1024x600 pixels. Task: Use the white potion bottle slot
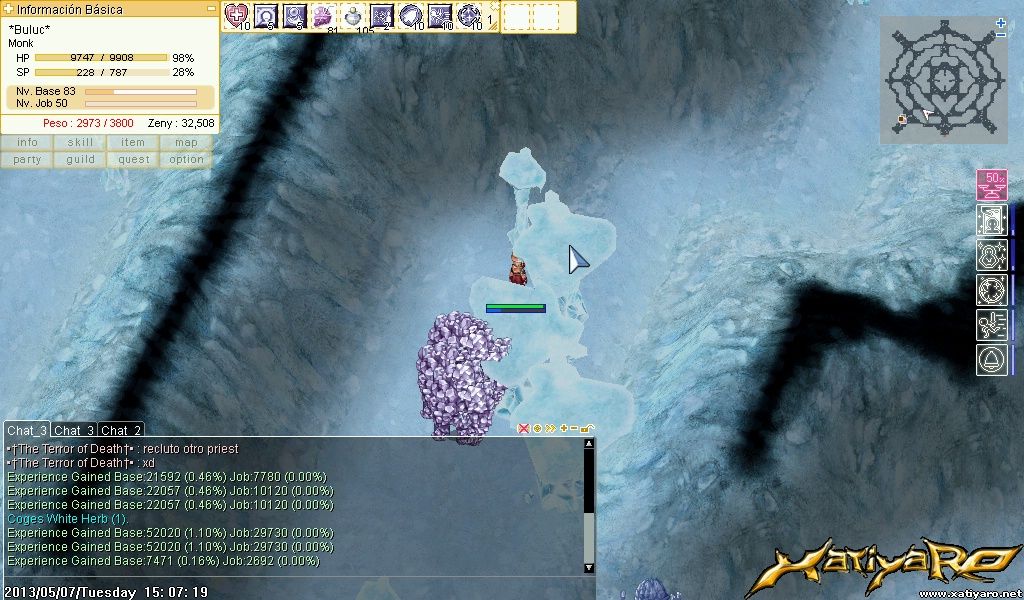[352, 15]
